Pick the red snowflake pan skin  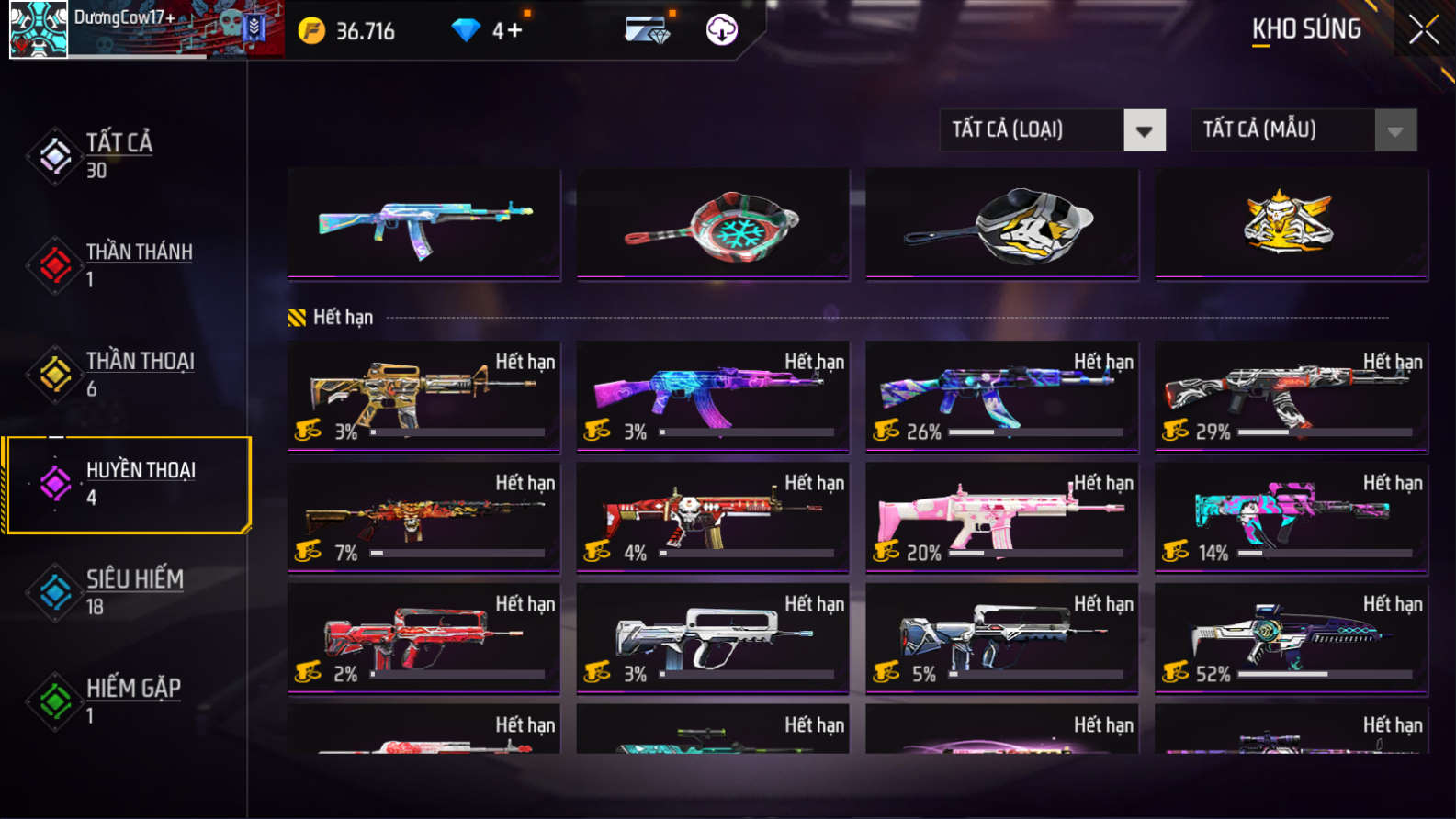click(x=713, y=223)
